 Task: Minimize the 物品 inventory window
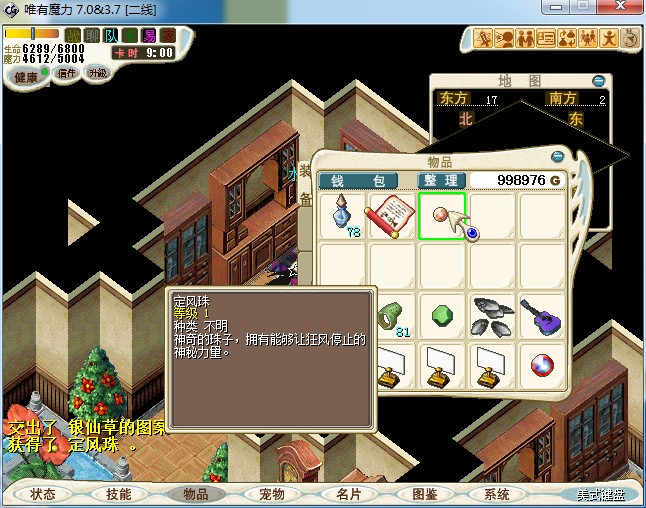[558, 156]
